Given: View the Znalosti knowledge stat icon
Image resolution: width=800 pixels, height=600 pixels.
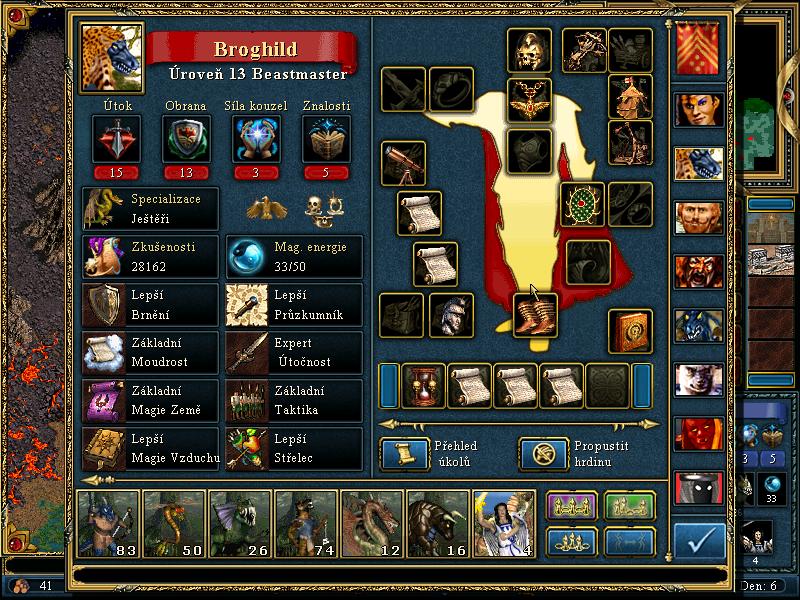Looking at the screenshot, I should click(x=326, y=138).
